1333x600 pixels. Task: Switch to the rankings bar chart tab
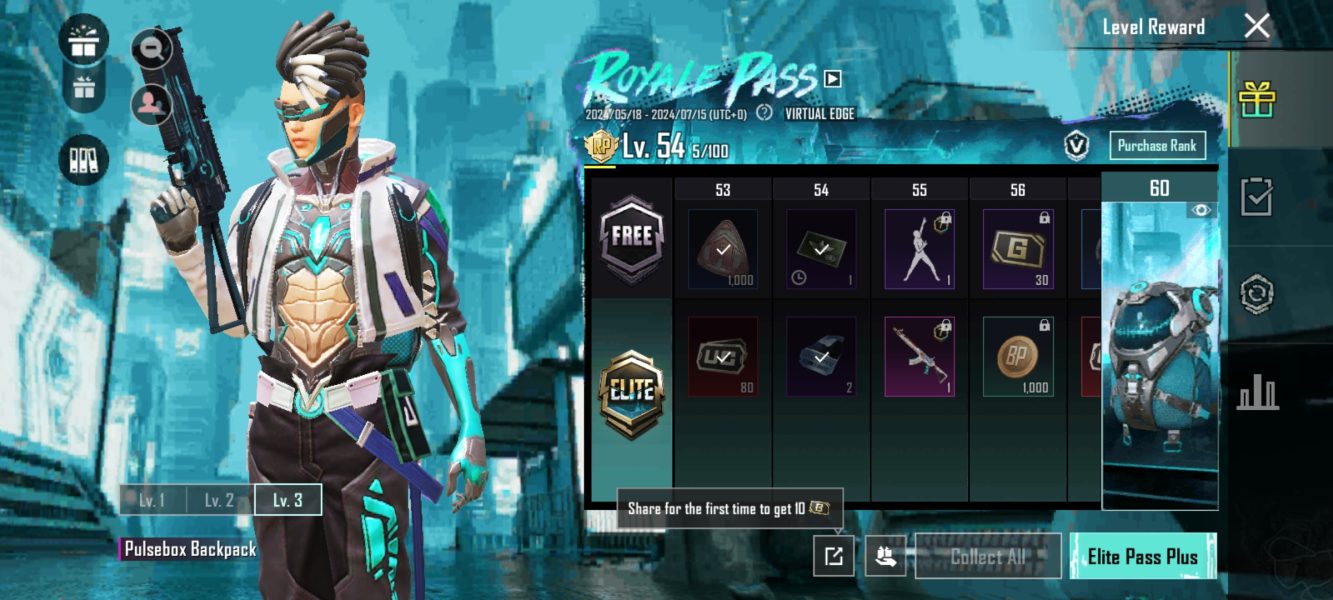pyautogui.click(x=1257, y=392)
